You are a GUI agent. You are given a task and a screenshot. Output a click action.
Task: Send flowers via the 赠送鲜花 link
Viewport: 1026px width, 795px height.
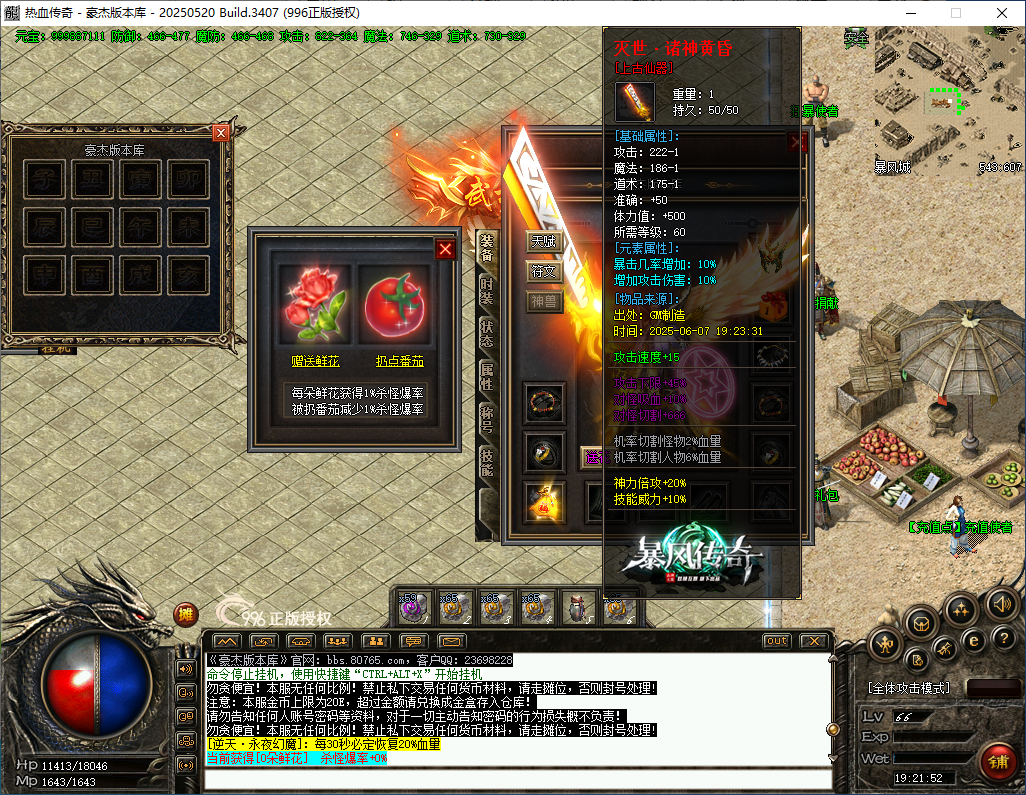[314, 361]
